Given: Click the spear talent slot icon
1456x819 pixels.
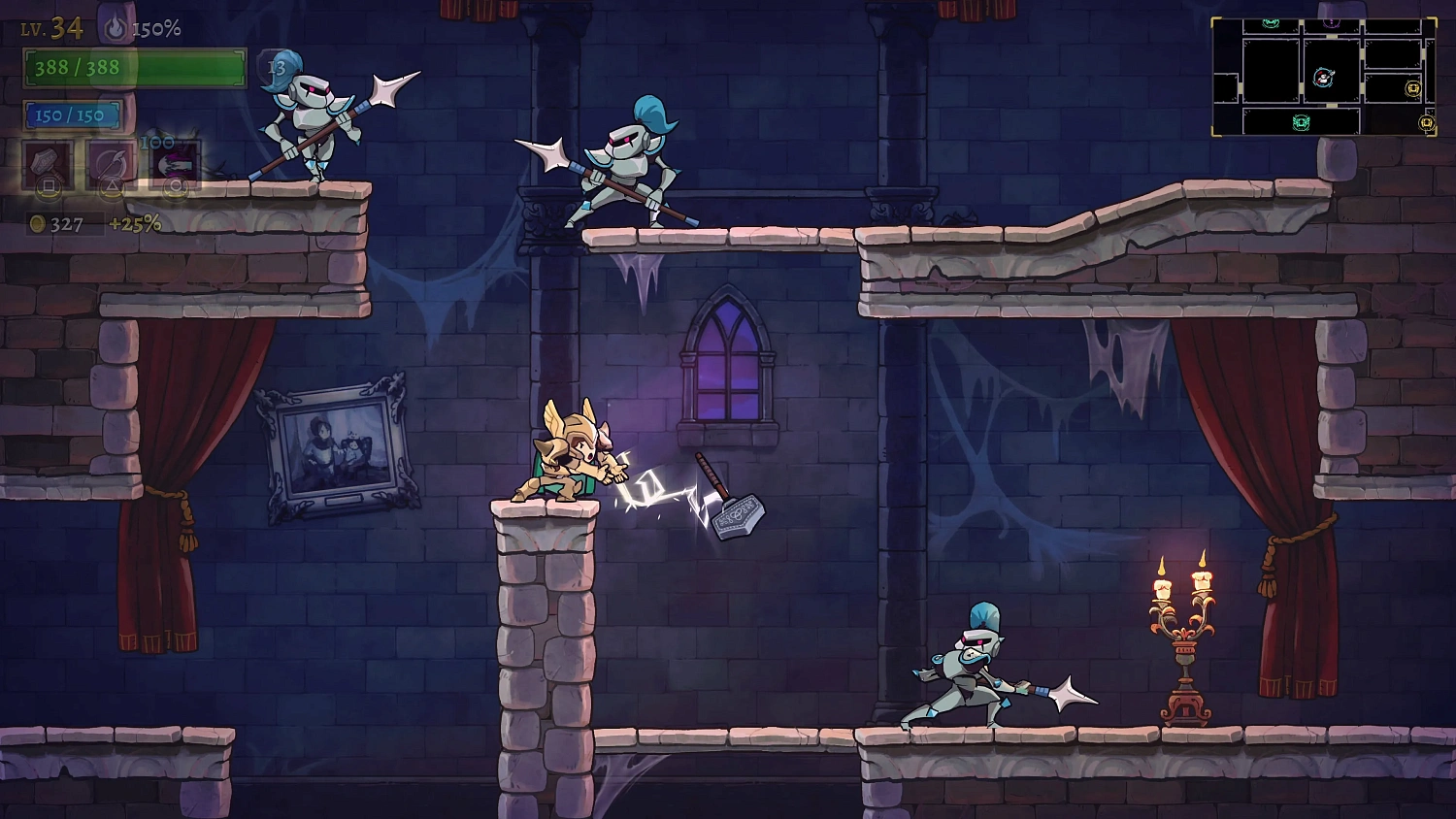Looking at the screenshot, I should (111, 163).
